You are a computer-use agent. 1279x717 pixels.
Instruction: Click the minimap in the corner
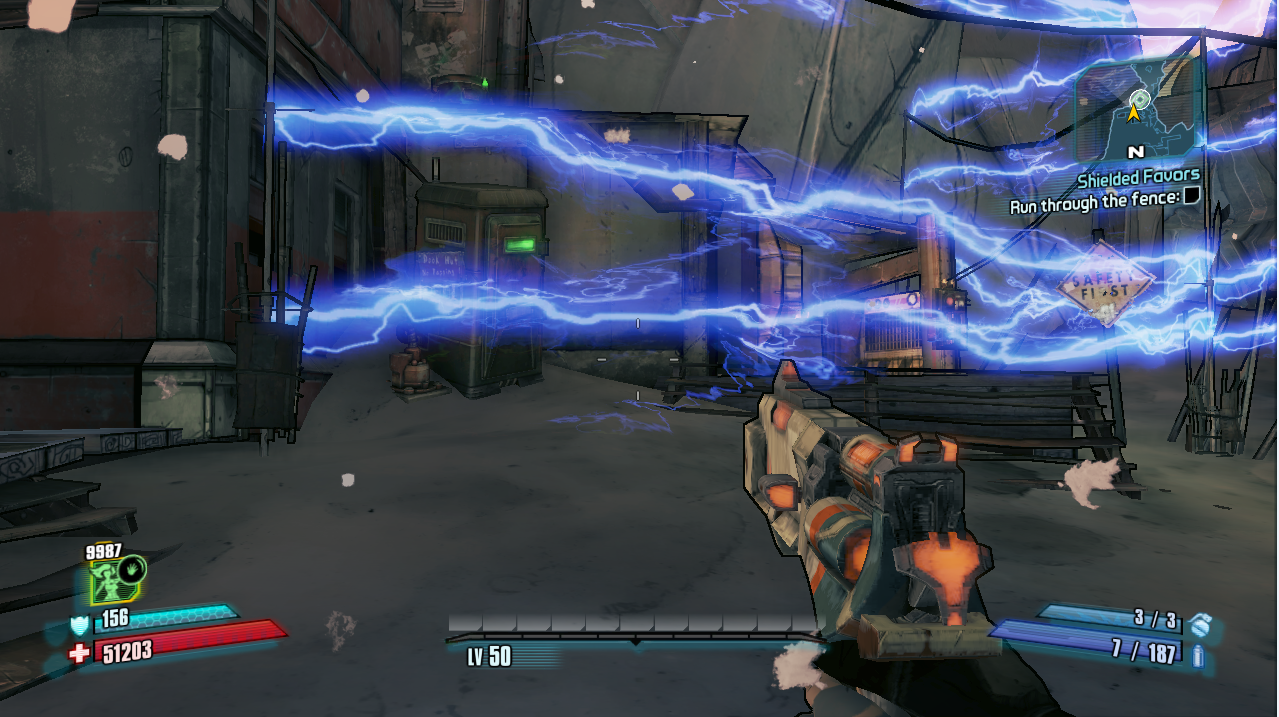coord(1137,108)
